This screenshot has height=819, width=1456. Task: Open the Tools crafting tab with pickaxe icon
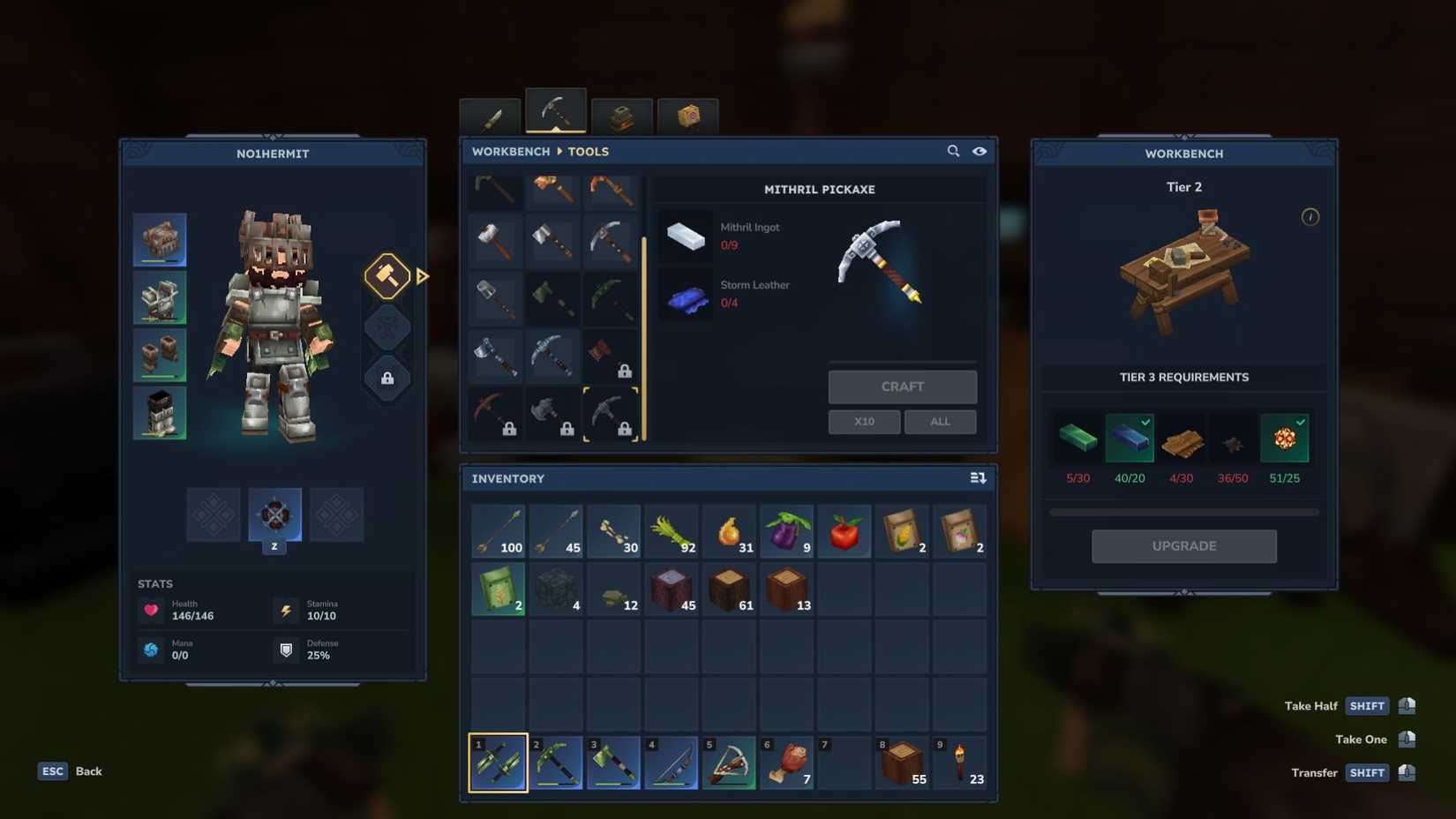point(554,110)
